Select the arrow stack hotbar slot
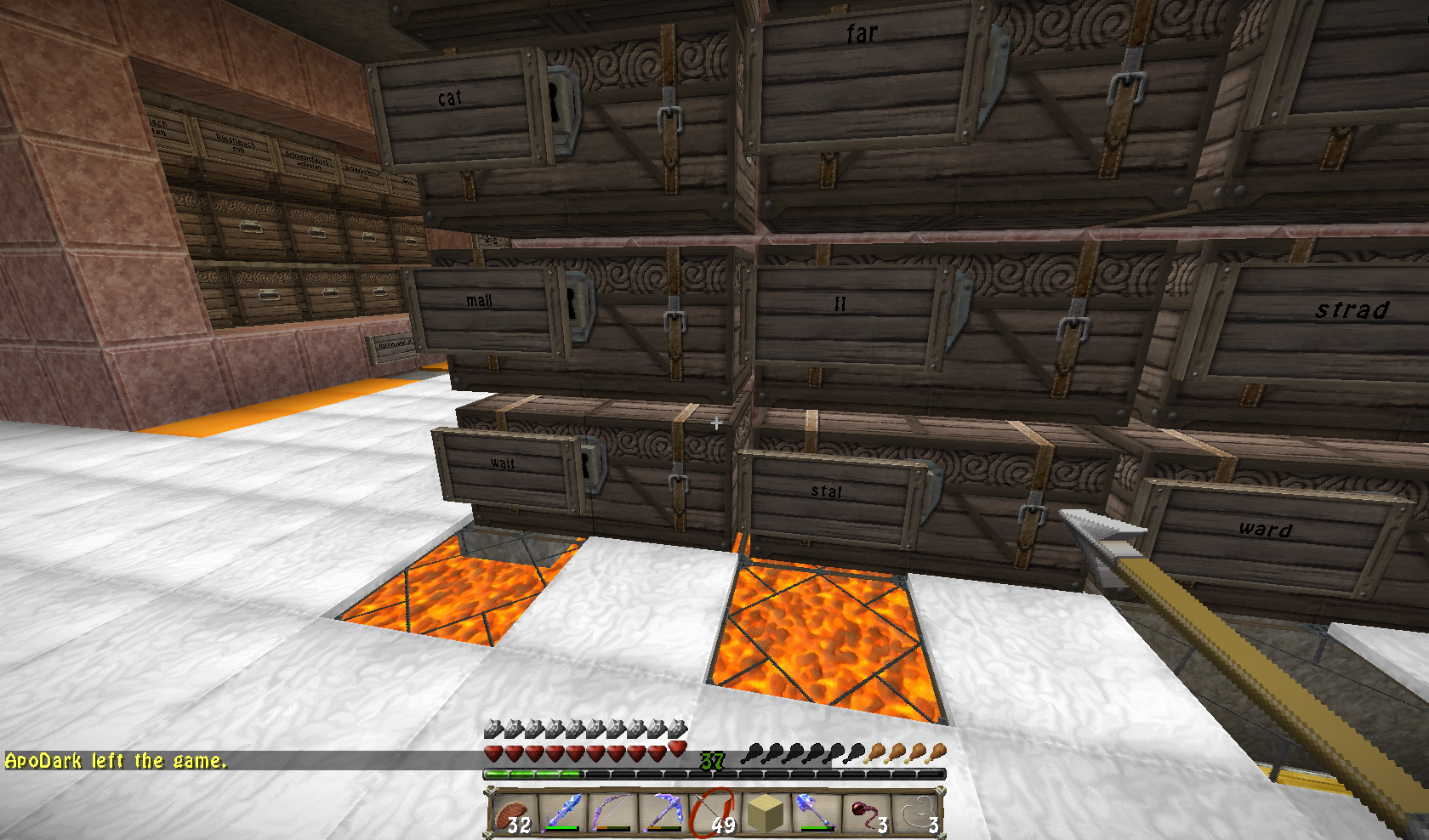1429x840 pixels. (x=713, y=814)
